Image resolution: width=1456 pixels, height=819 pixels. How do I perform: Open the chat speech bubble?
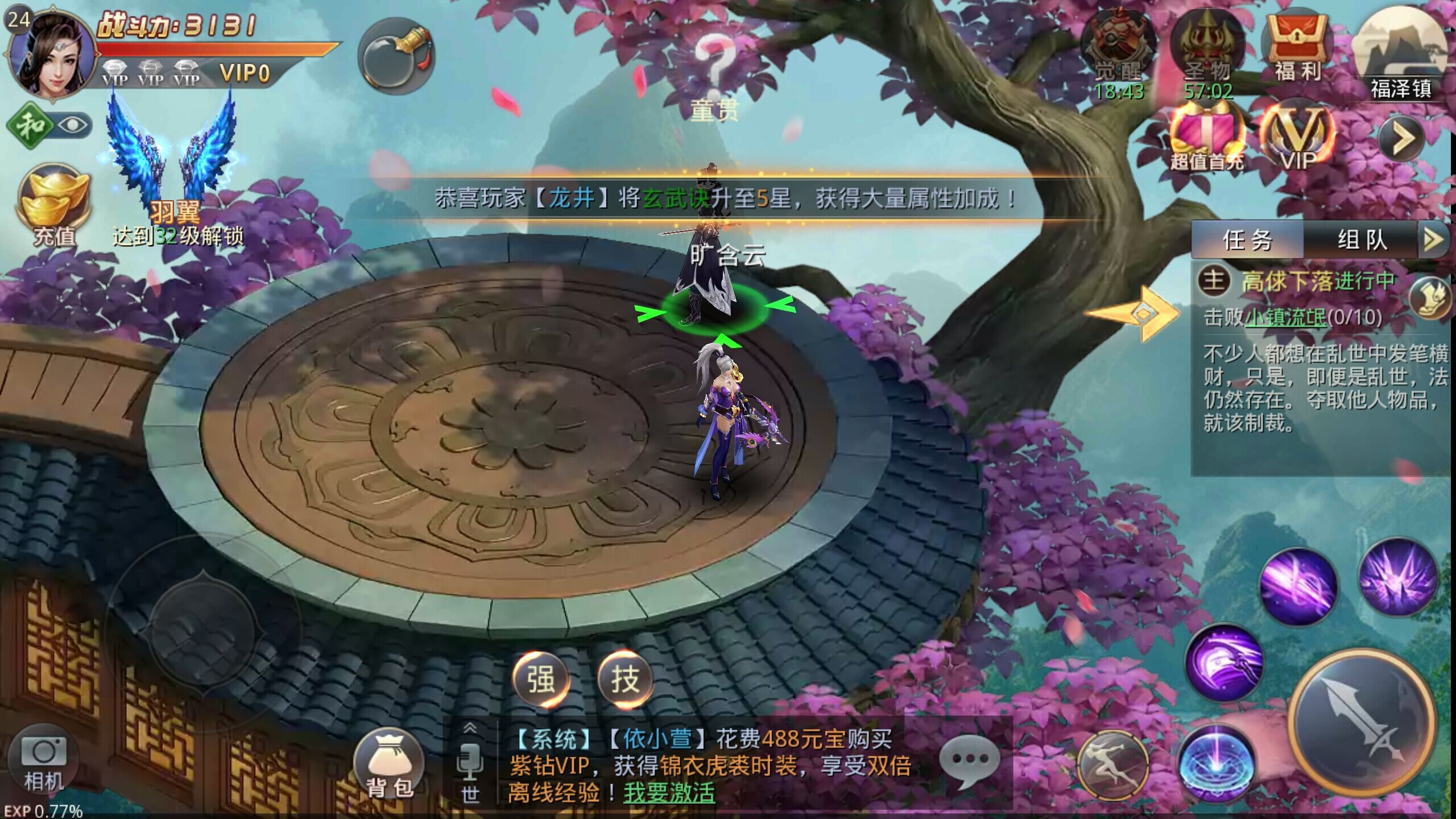[969, 760]
